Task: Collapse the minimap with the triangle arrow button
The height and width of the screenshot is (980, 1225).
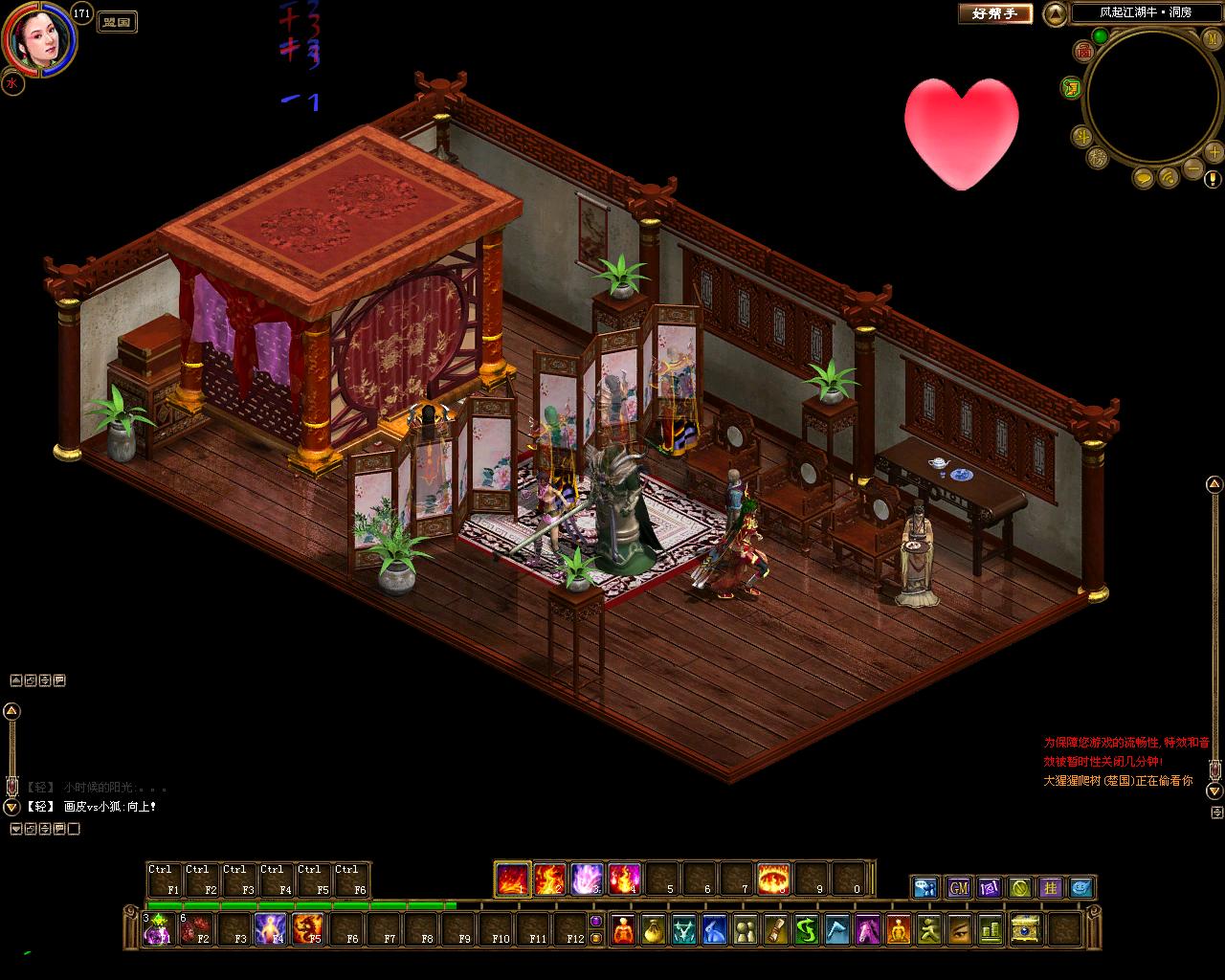Action: pyautogui.click(x=1054, y=13)
